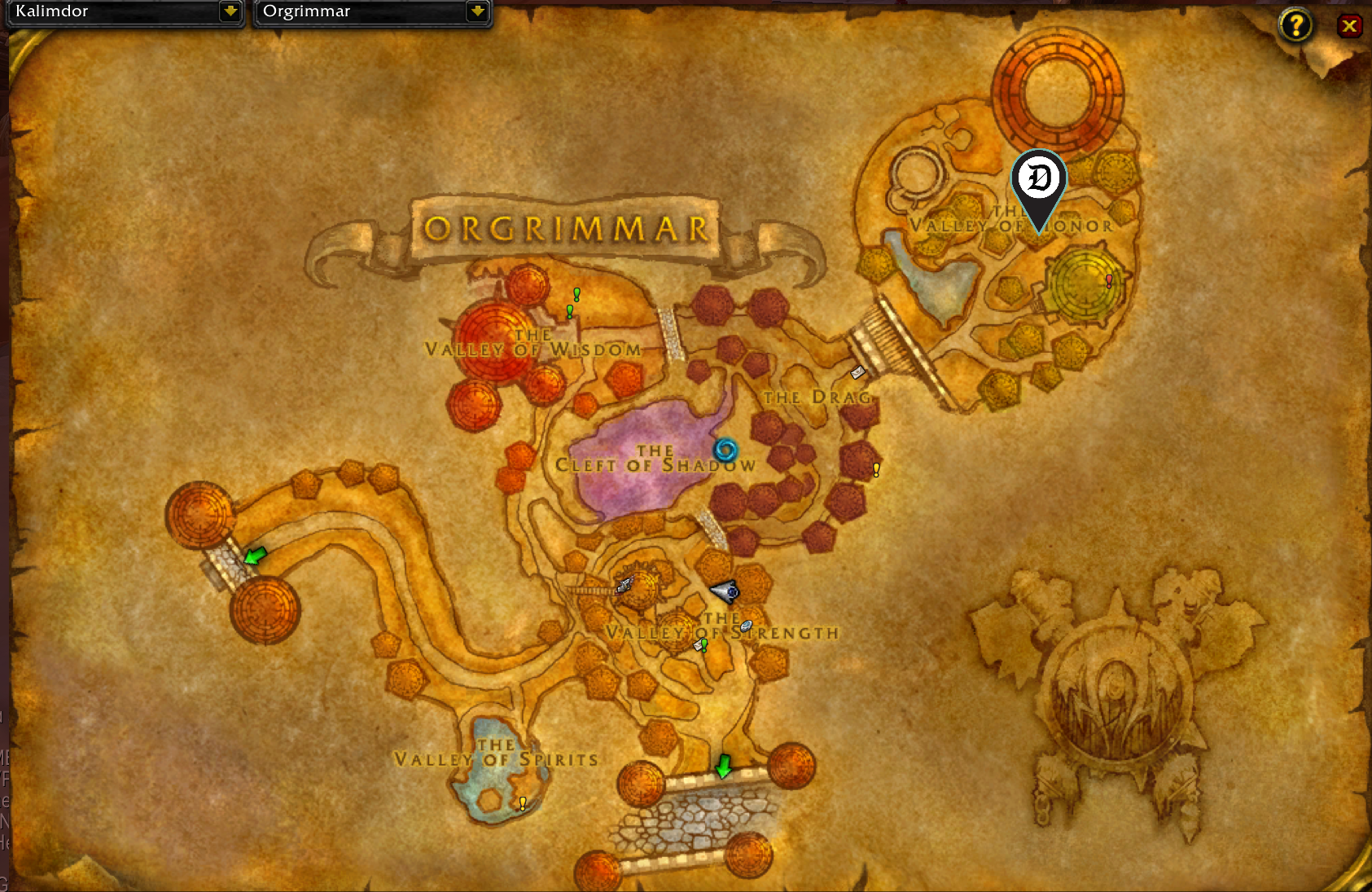
Task: Click the yellow exclamation mark east of the Drag
Action: [x=875, y=469]
